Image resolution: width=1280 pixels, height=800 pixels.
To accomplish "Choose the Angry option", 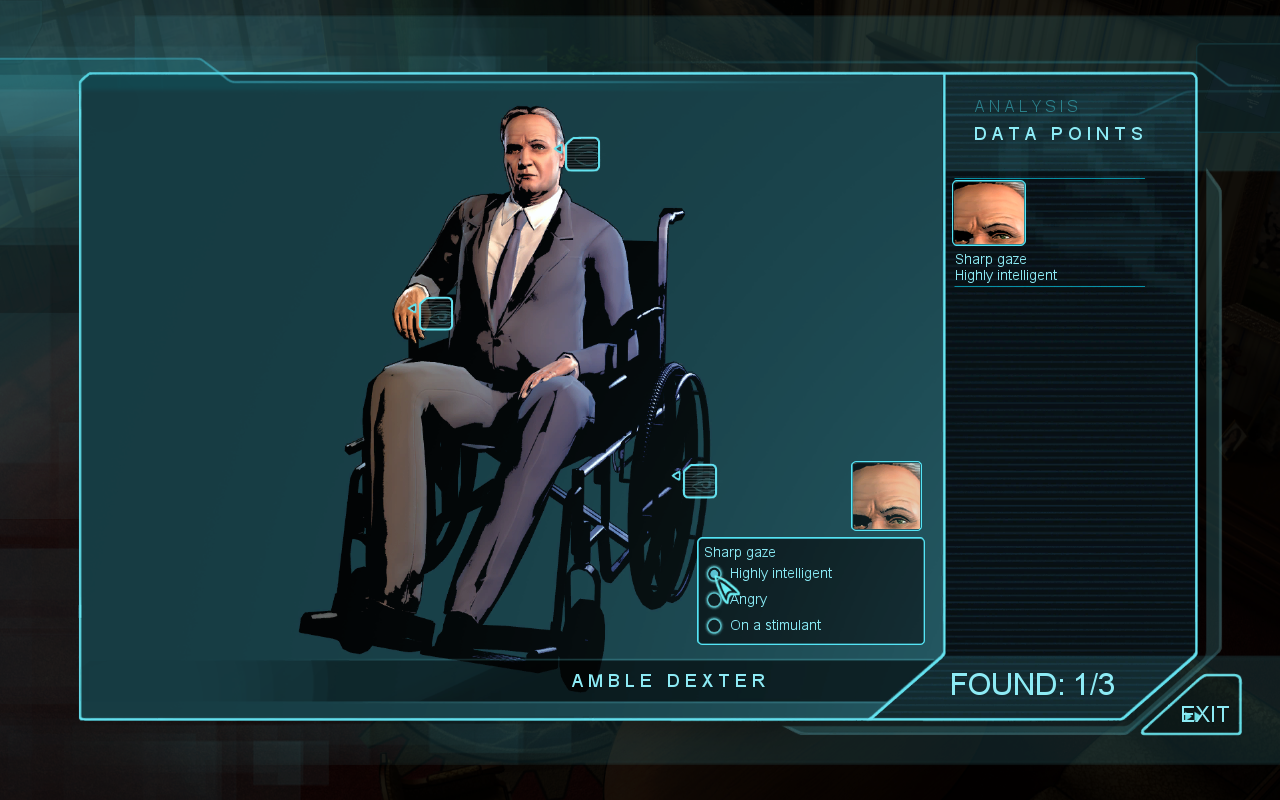I will (x=714, y=600).
